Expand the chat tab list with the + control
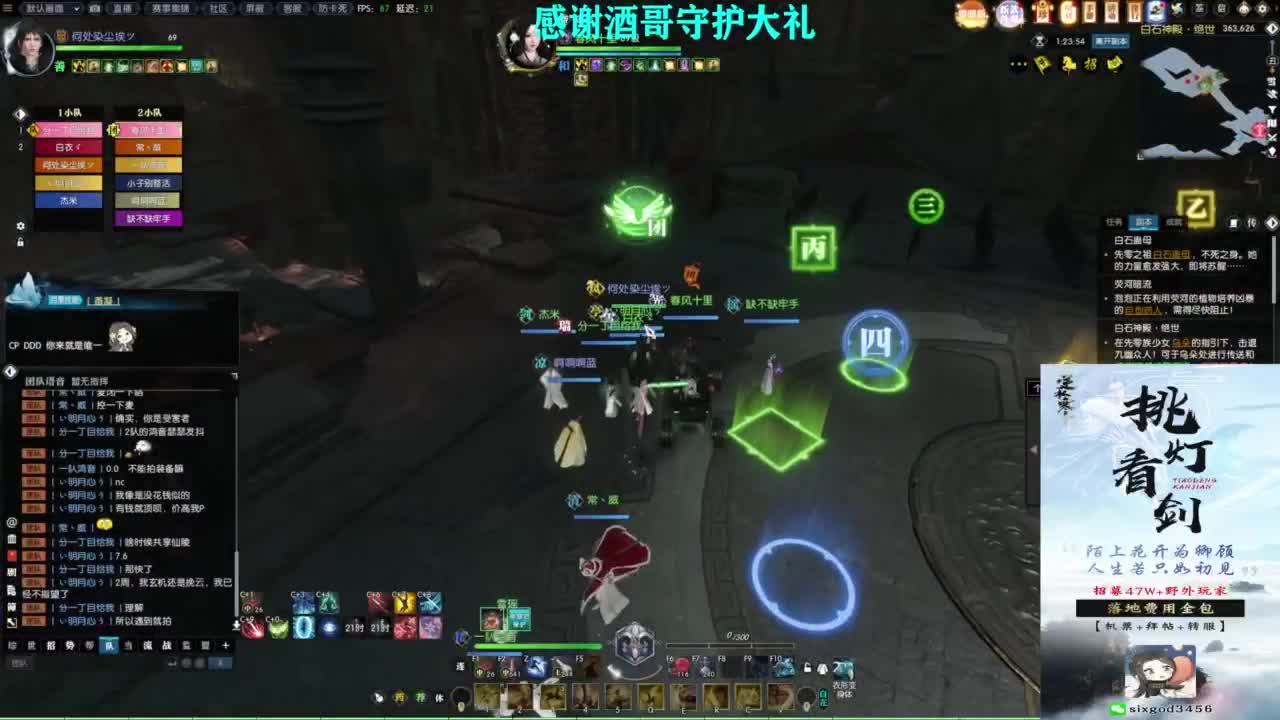 click(x=226, y=646)
